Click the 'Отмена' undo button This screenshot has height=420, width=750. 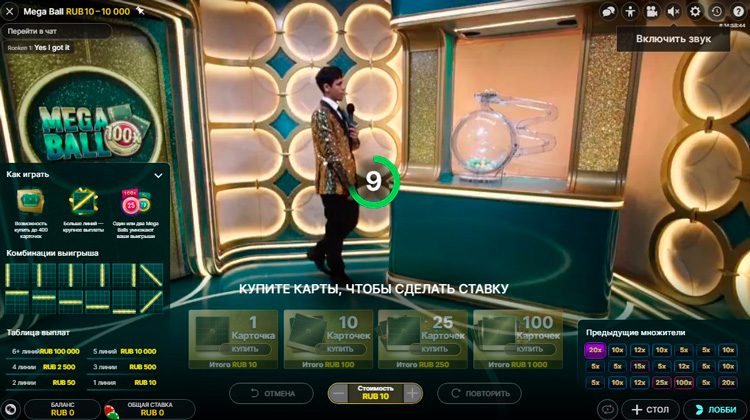point(272,393)
